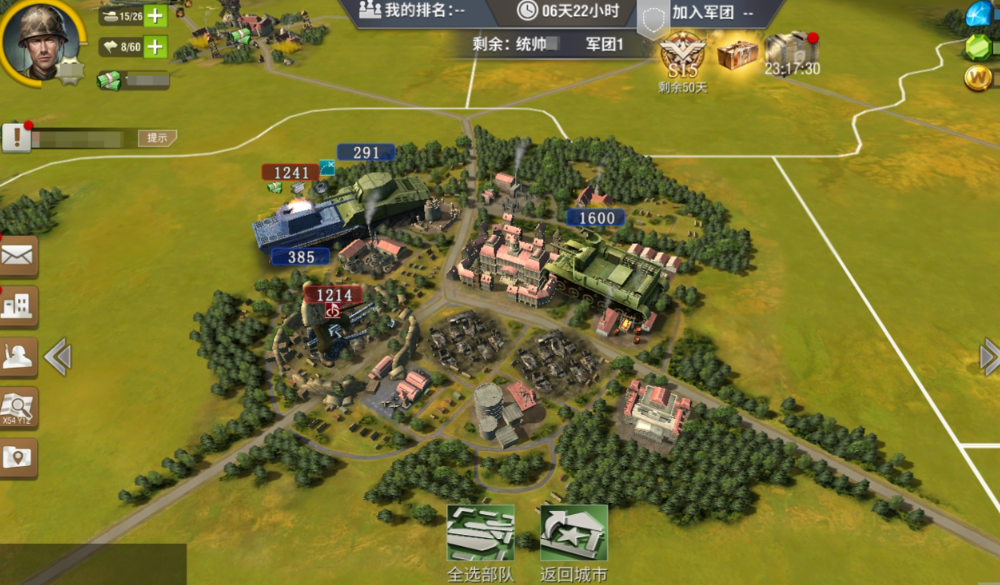Return to city with 返回城市

pyautogui.click(x=573, y=540)
